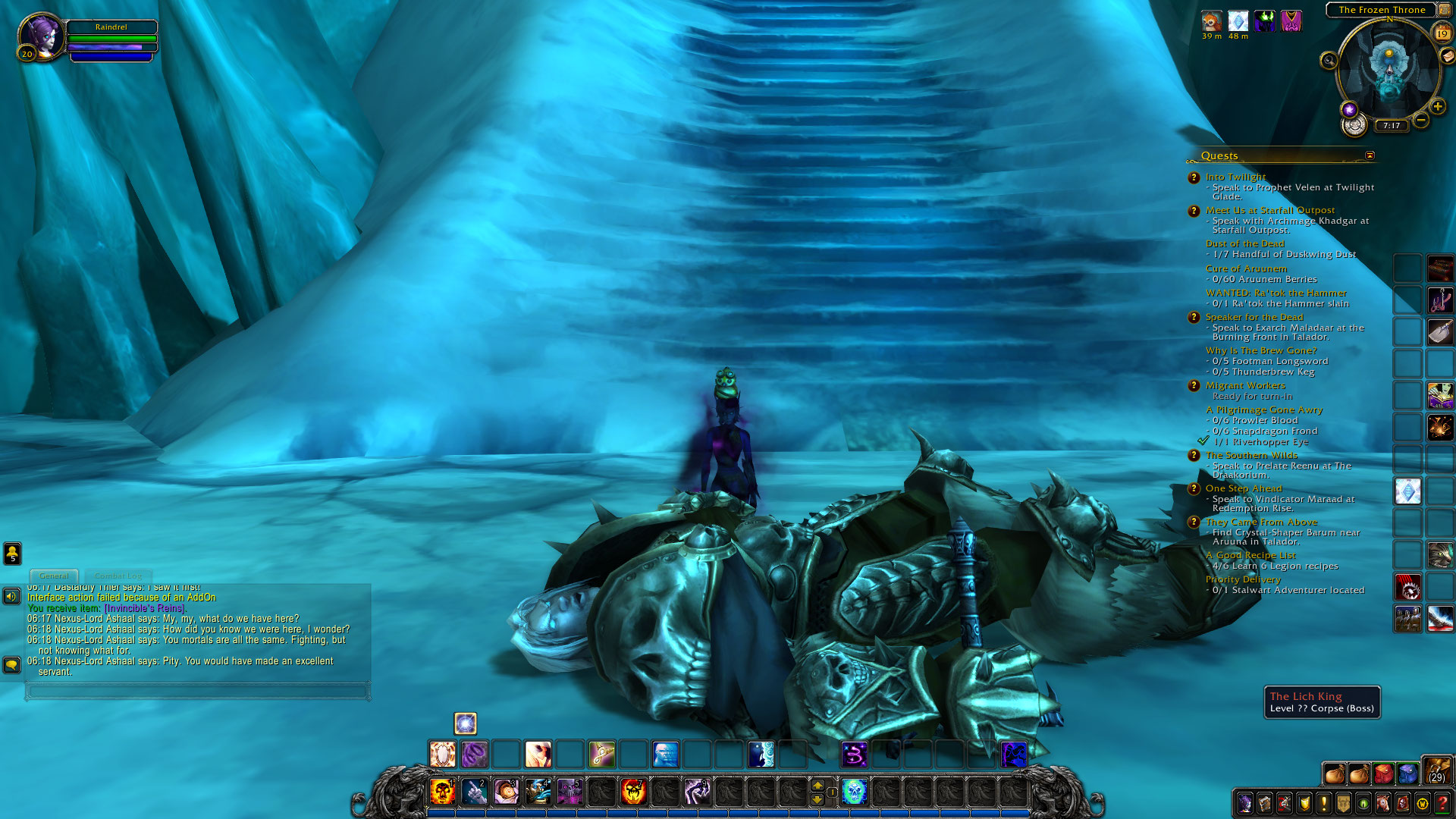
Task: Click the minimap clock showing 7:17
Action: pyautogui.click(x=1392, y=126)
